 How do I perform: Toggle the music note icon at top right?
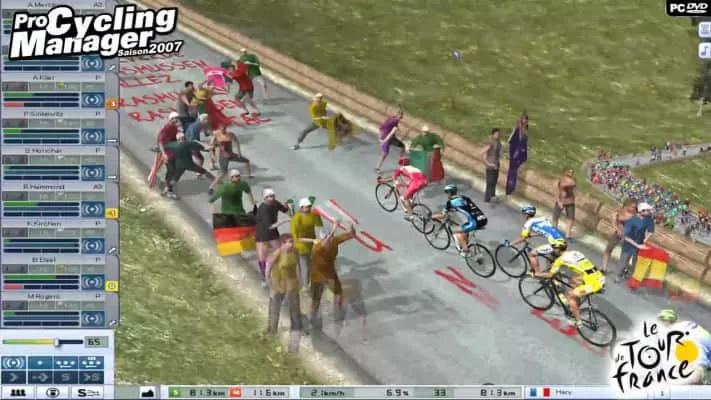[704, 49]
